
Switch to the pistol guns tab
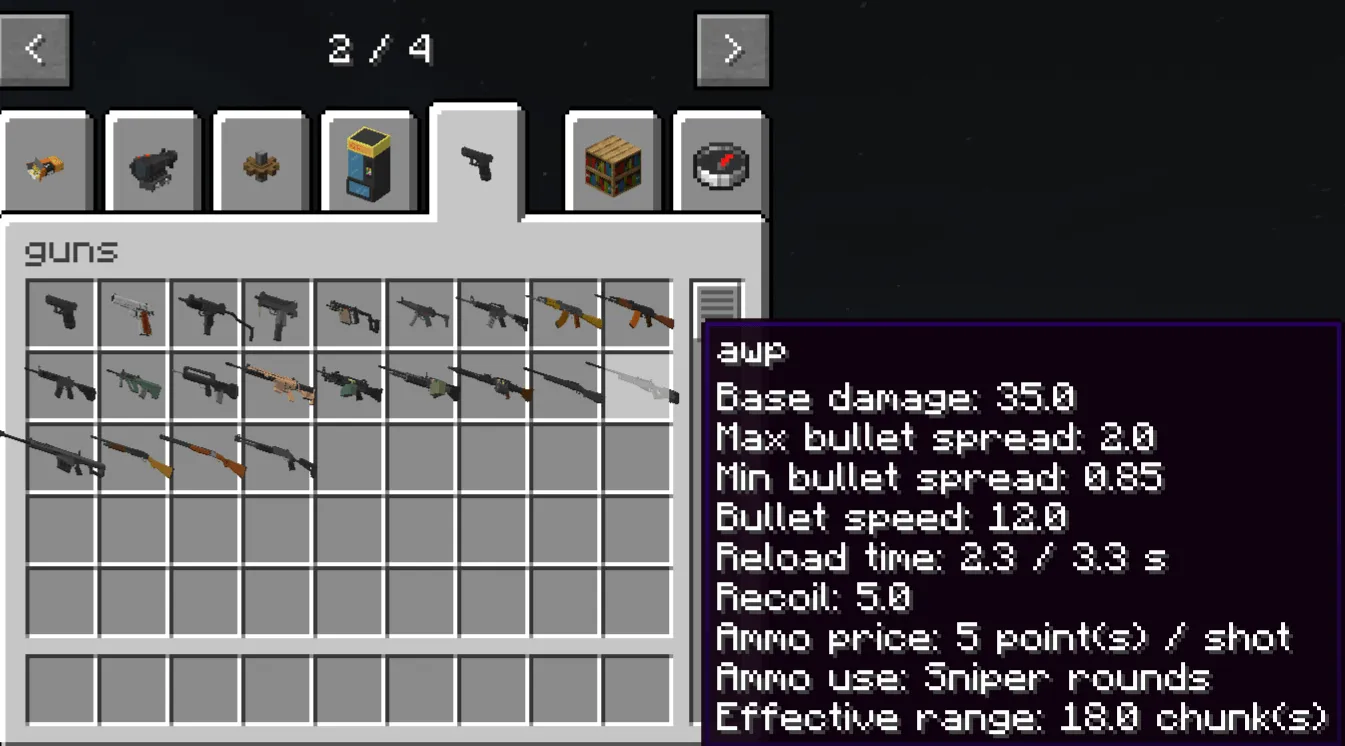pos(477,160)
